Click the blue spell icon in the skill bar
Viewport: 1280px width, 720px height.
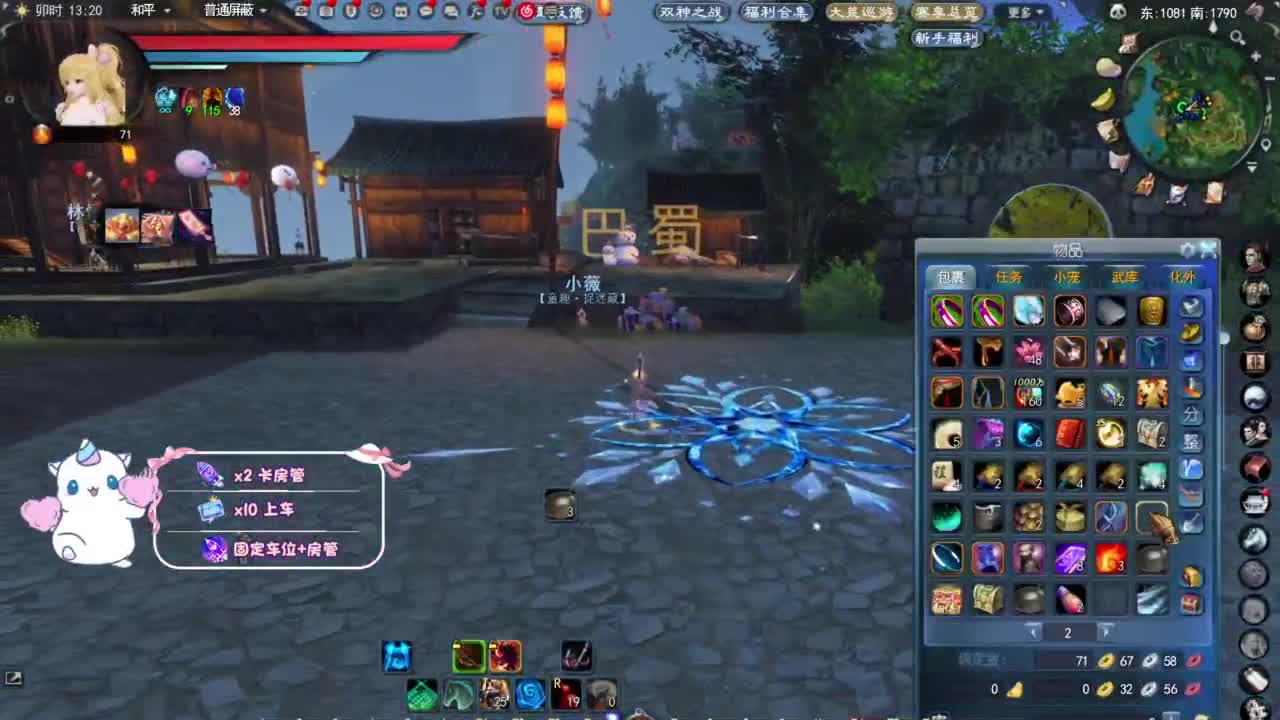pyautogui.click(x=397, y=655)
